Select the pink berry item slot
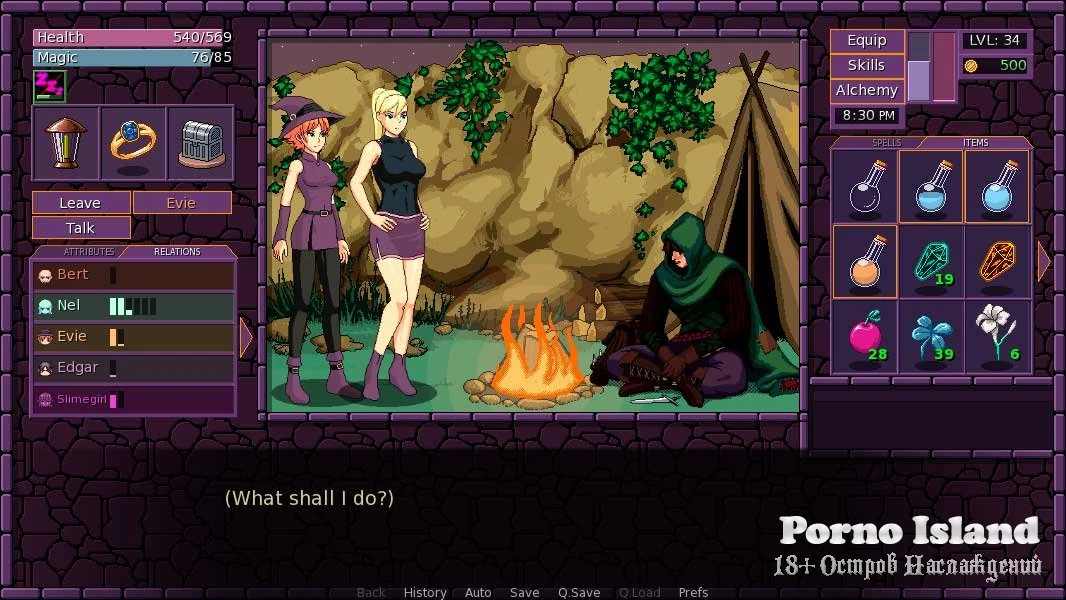Screen dimensions: 1066x600 click(864, 336)
